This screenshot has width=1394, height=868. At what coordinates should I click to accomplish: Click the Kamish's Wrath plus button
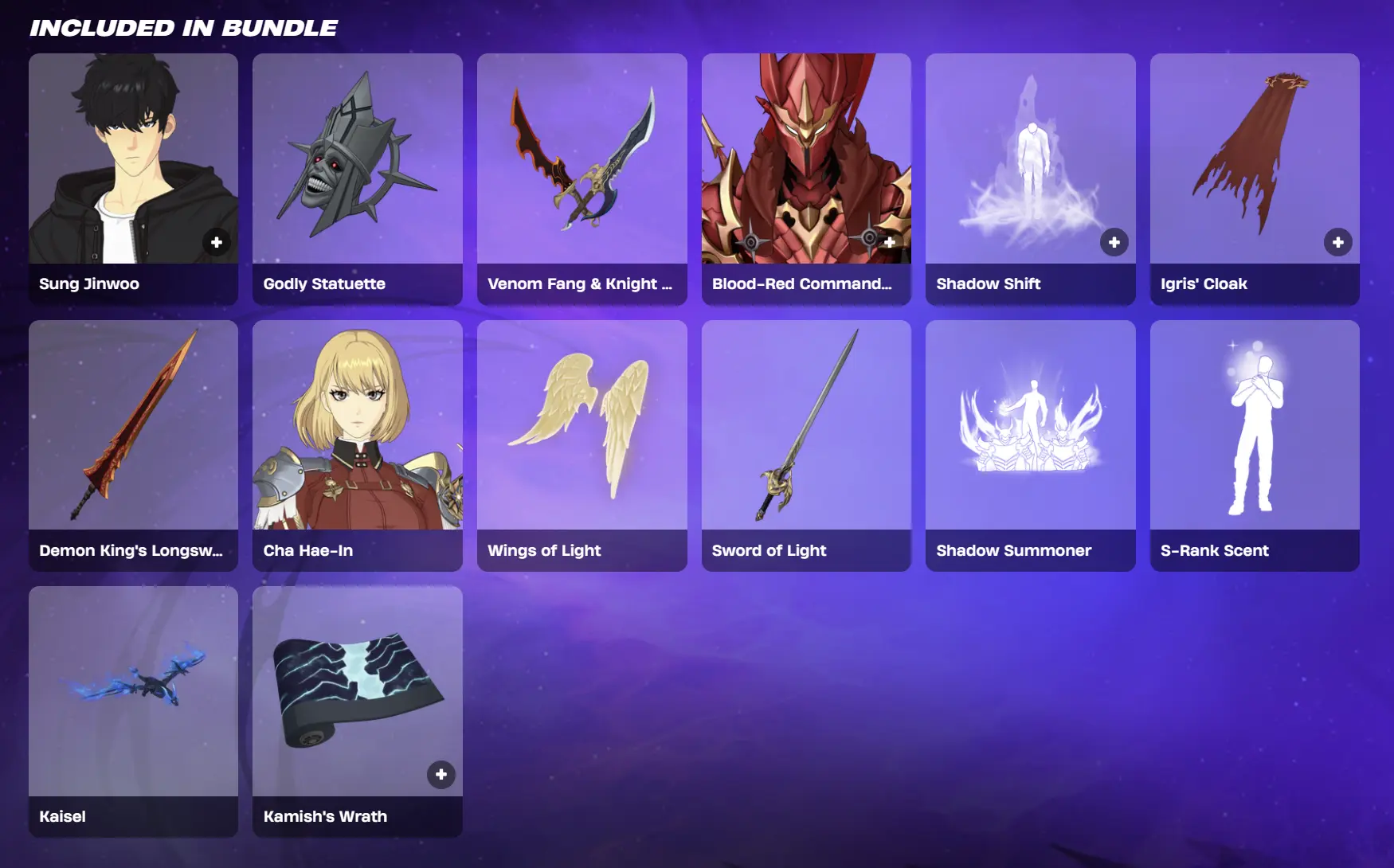(441, 774)
